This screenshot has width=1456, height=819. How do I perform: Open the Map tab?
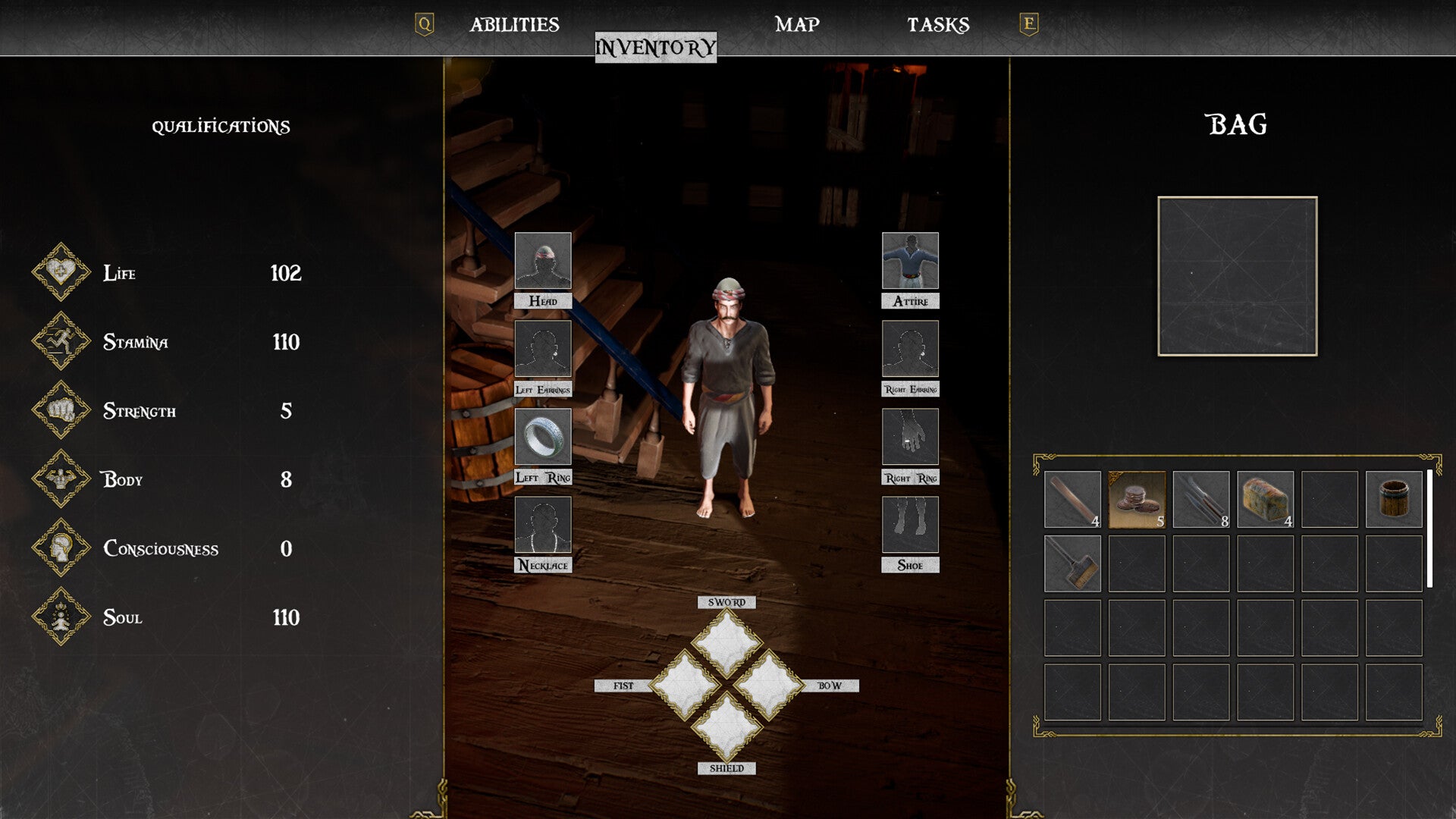pyautogui.click(x=797, y=25)
